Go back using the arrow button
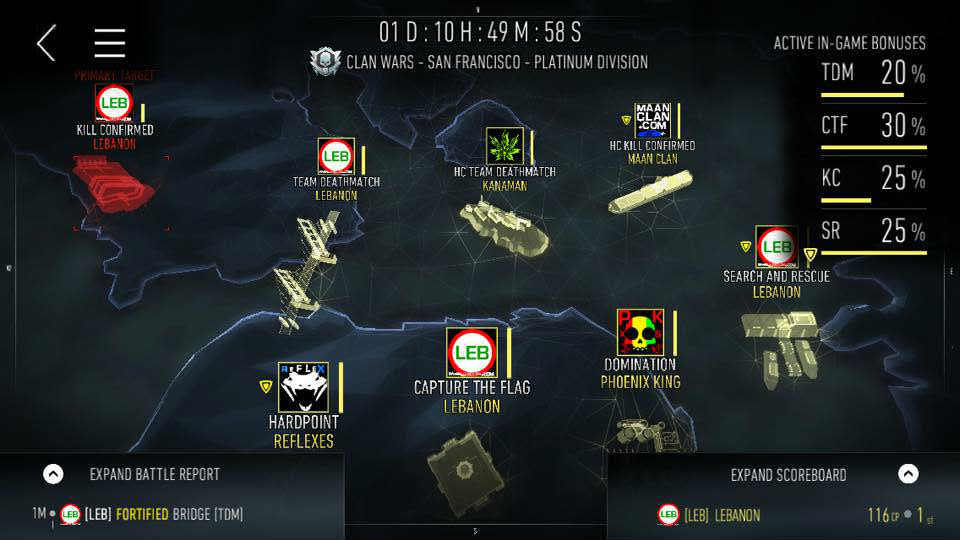960x540 pixels. point(46,43)
